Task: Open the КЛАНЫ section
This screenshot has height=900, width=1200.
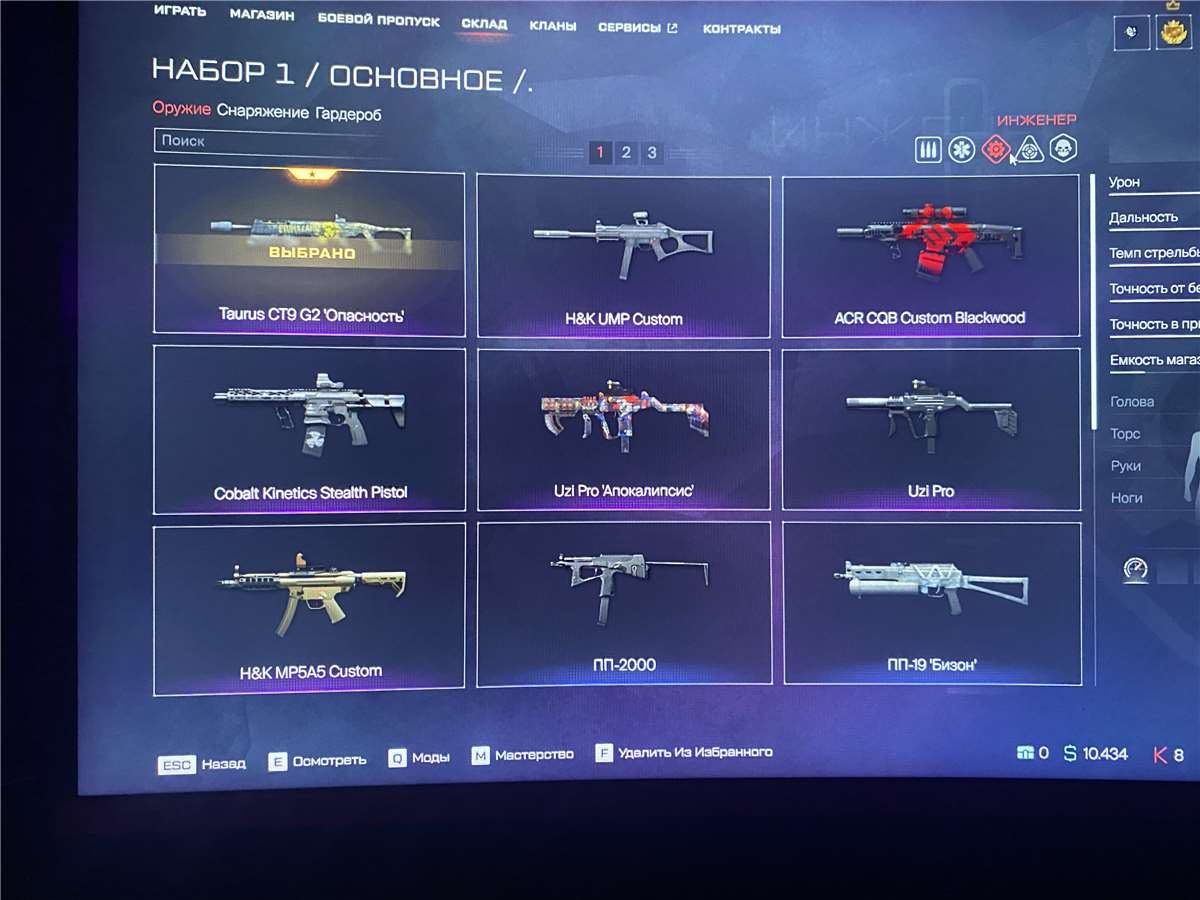Action: tap(552, 26)
